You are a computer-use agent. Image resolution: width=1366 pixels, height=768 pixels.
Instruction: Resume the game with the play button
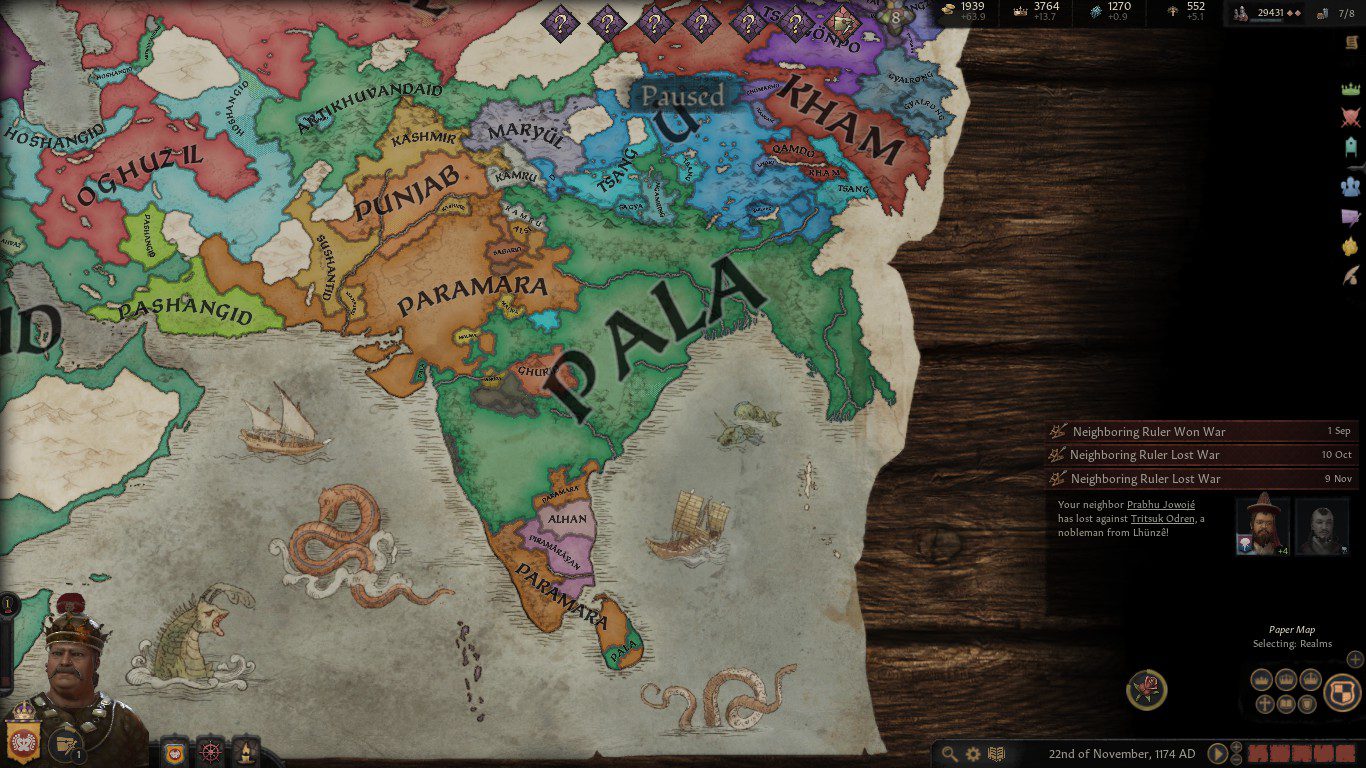pyautogui.click(x=1218, y=754)
